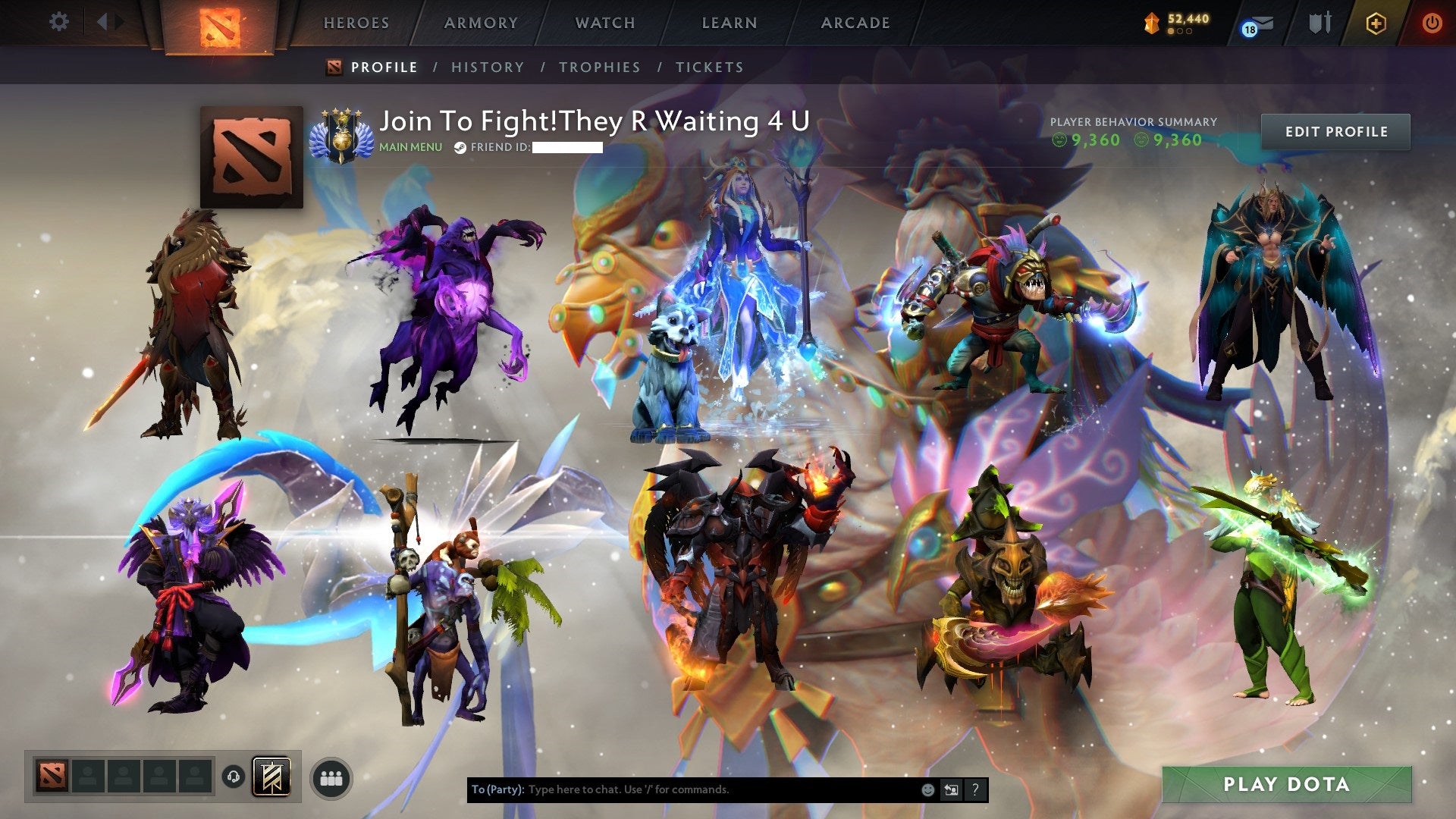Open the Dota Plus gold hexagon icon

coord(1375,24)
